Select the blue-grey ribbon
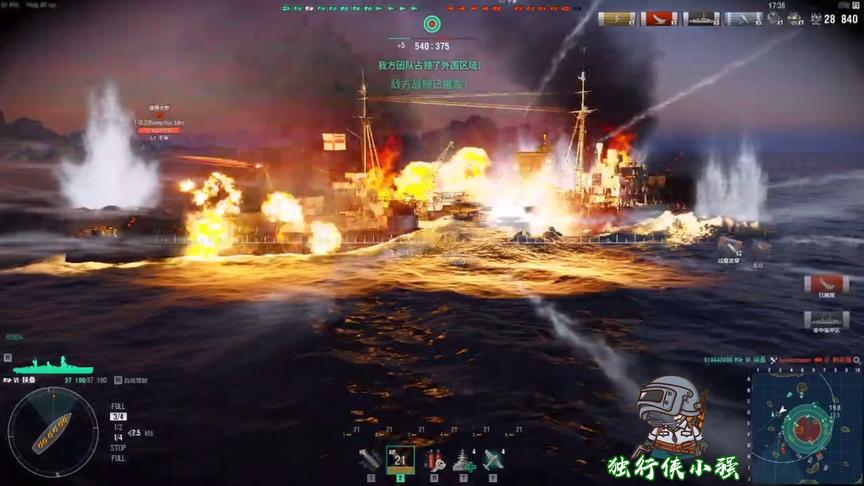Viewport: 864px width, 486px height. (743, 18)
